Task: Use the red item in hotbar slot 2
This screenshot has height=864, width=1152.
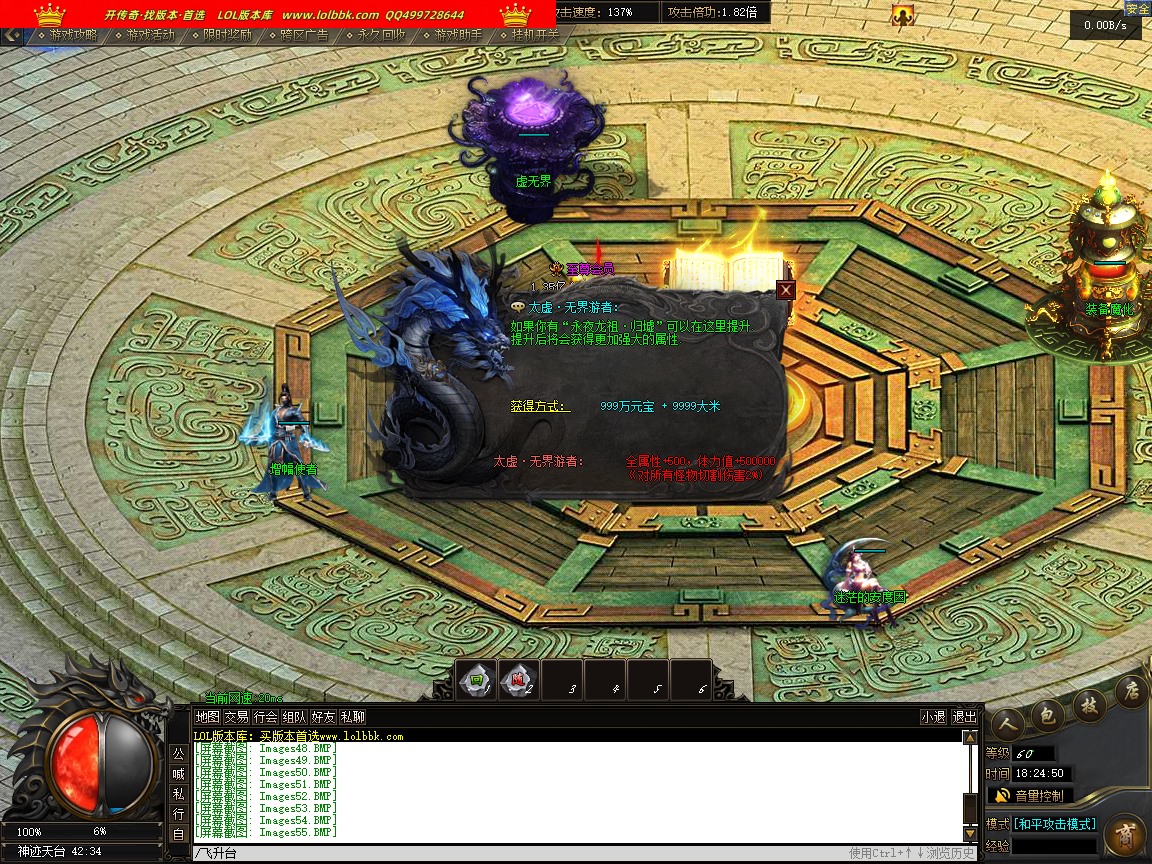Action: pos(519,681)
